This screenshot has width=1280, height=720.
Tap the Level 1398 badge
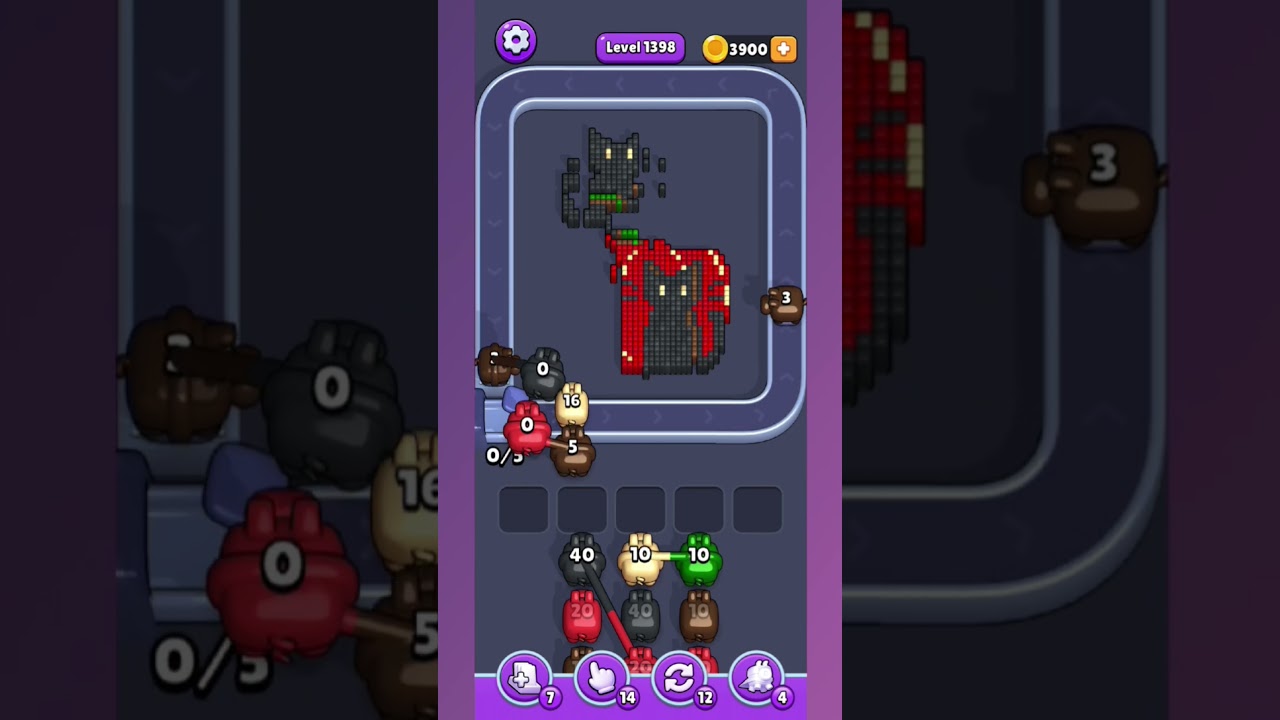coord(640,47)
